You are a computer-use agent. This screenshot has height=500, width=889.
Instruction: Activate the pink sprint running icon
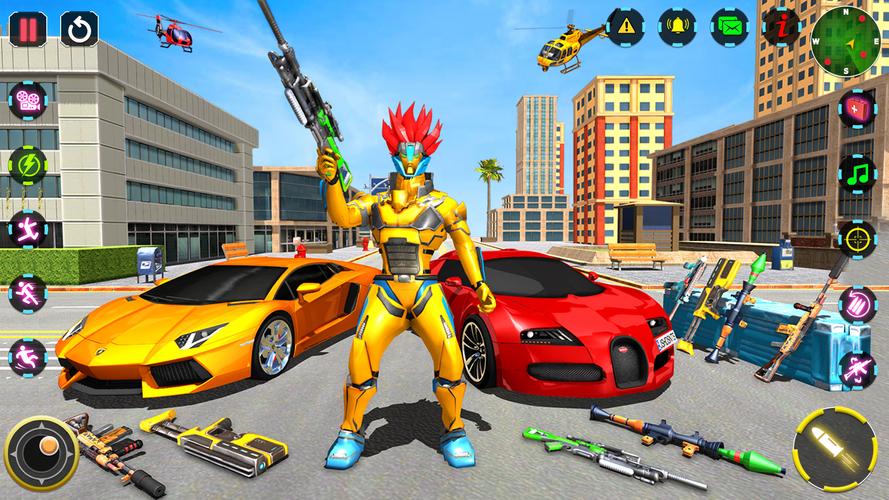(x=27, y=293)
